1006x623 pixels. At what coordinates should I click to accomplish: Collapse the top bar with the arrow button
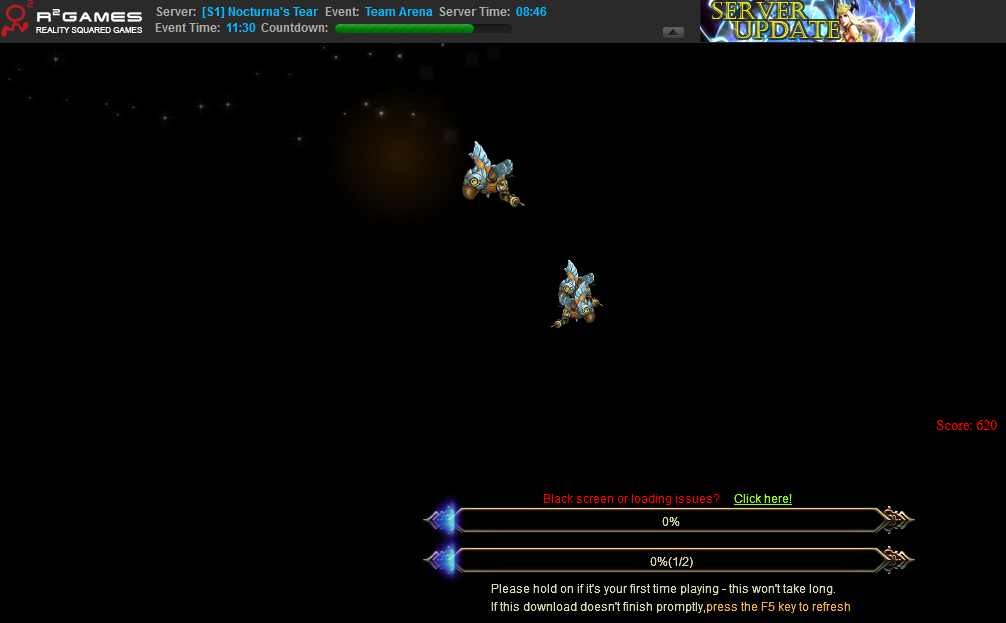(673, 32)
